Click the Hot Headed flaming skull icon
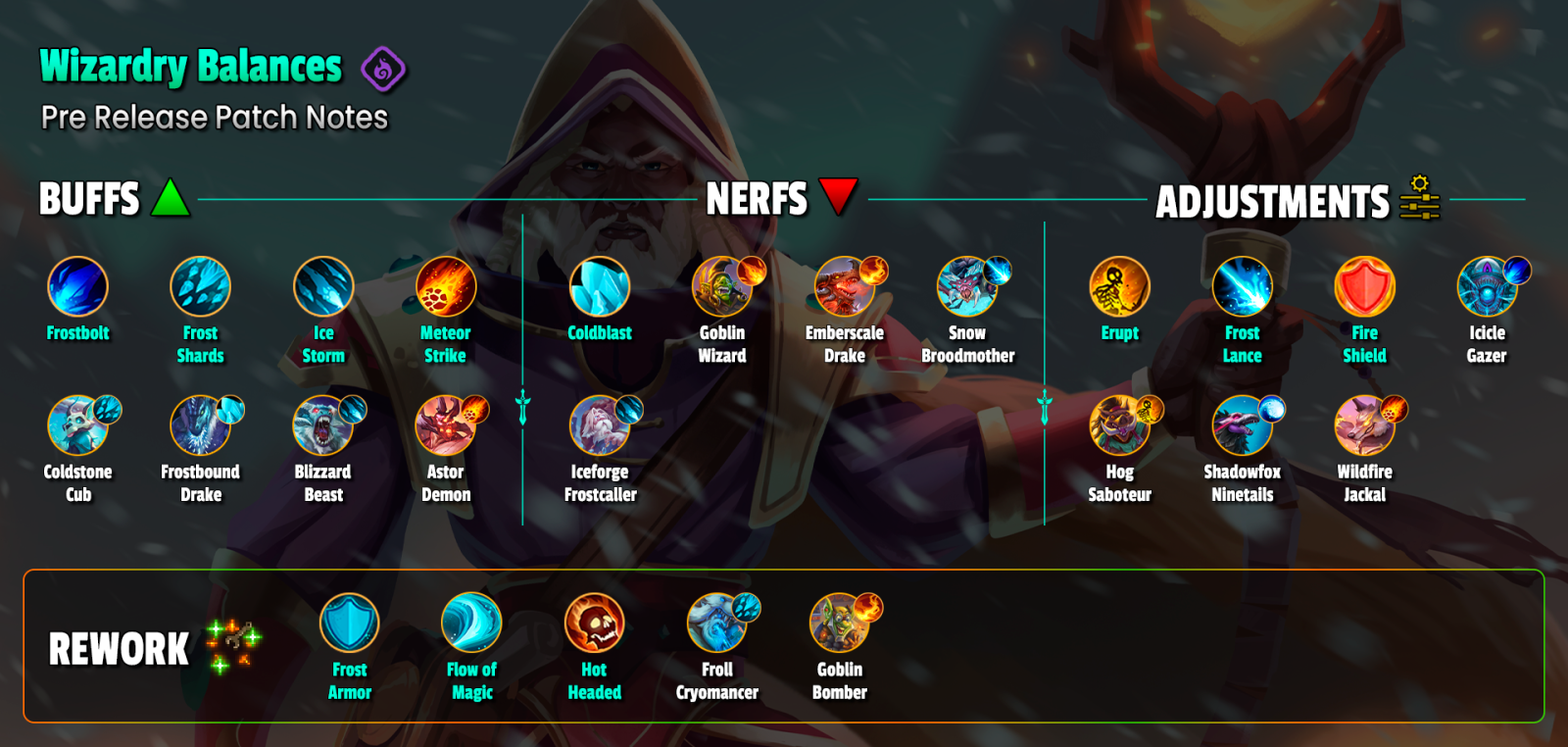This screenshot has width=1568, height=747. click(594, 622)
